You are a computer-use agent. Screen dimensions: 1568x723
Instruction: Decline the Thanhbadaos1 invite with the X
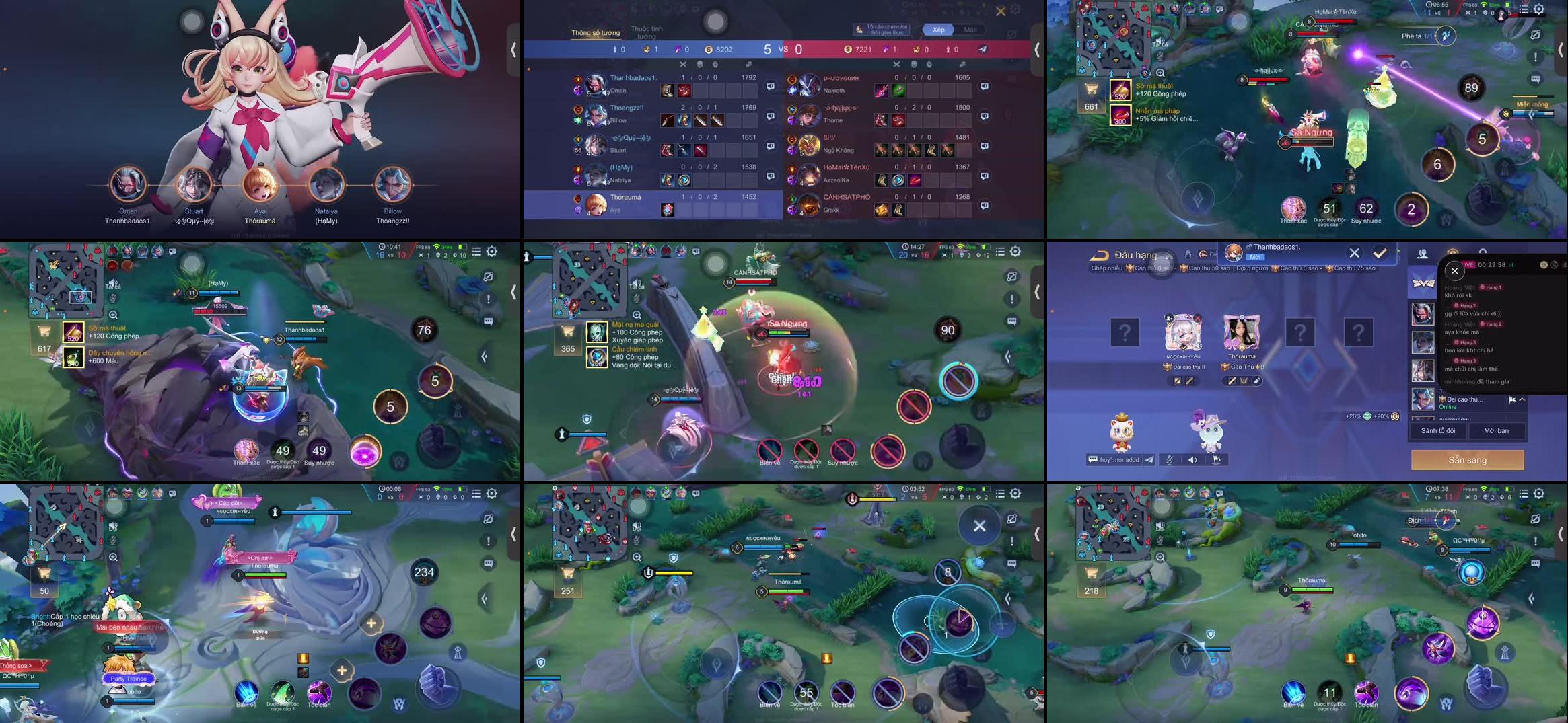coord(1354,253)
